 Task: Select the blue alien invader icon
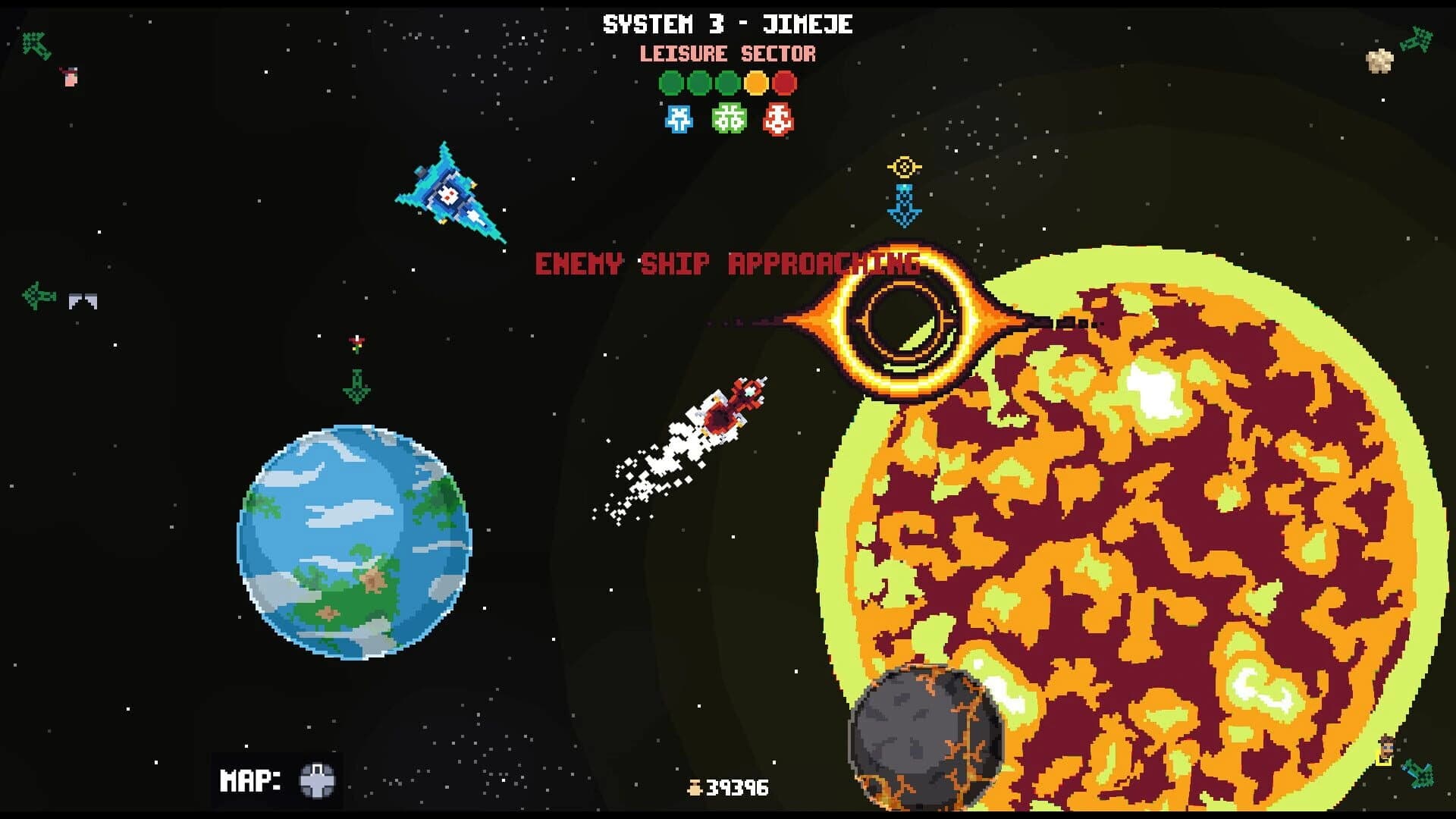677,118
